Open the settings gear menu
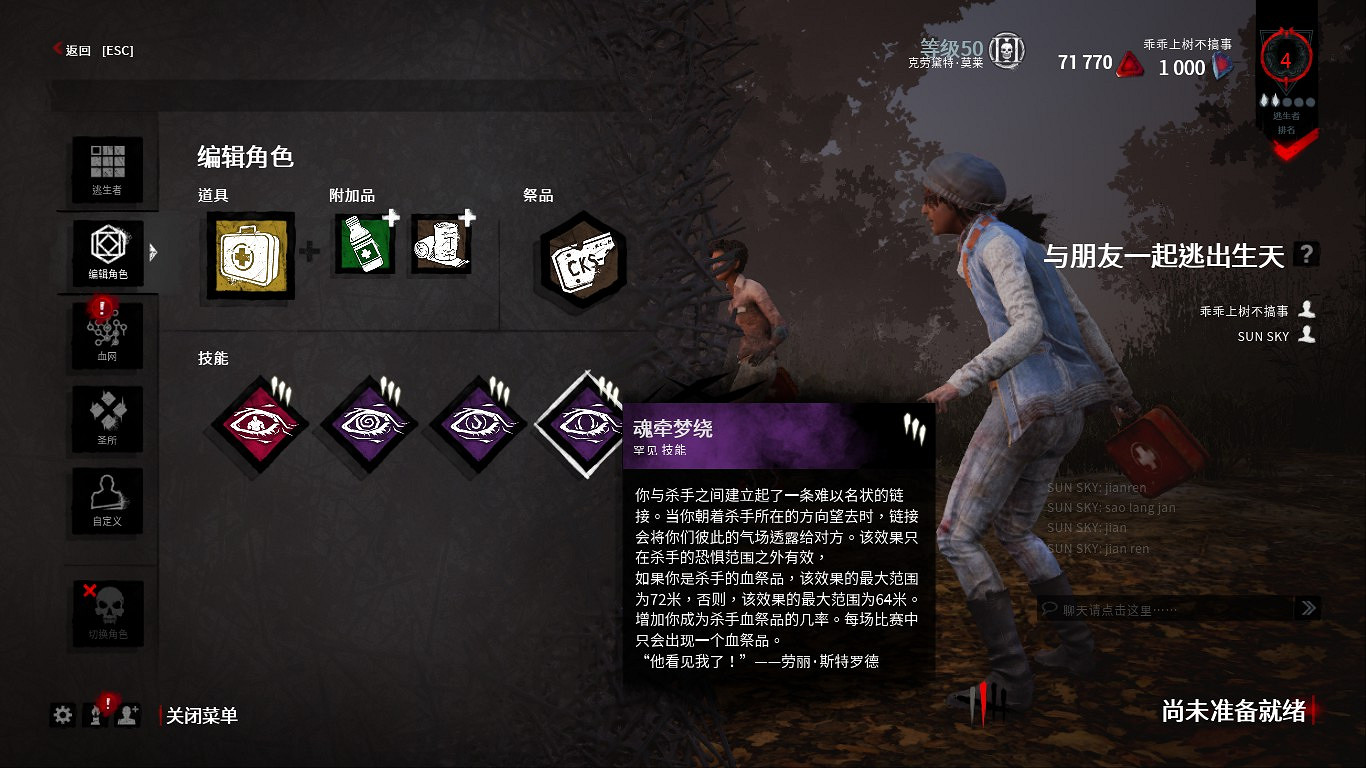1366x768 pixels. [x=62, y=716]
